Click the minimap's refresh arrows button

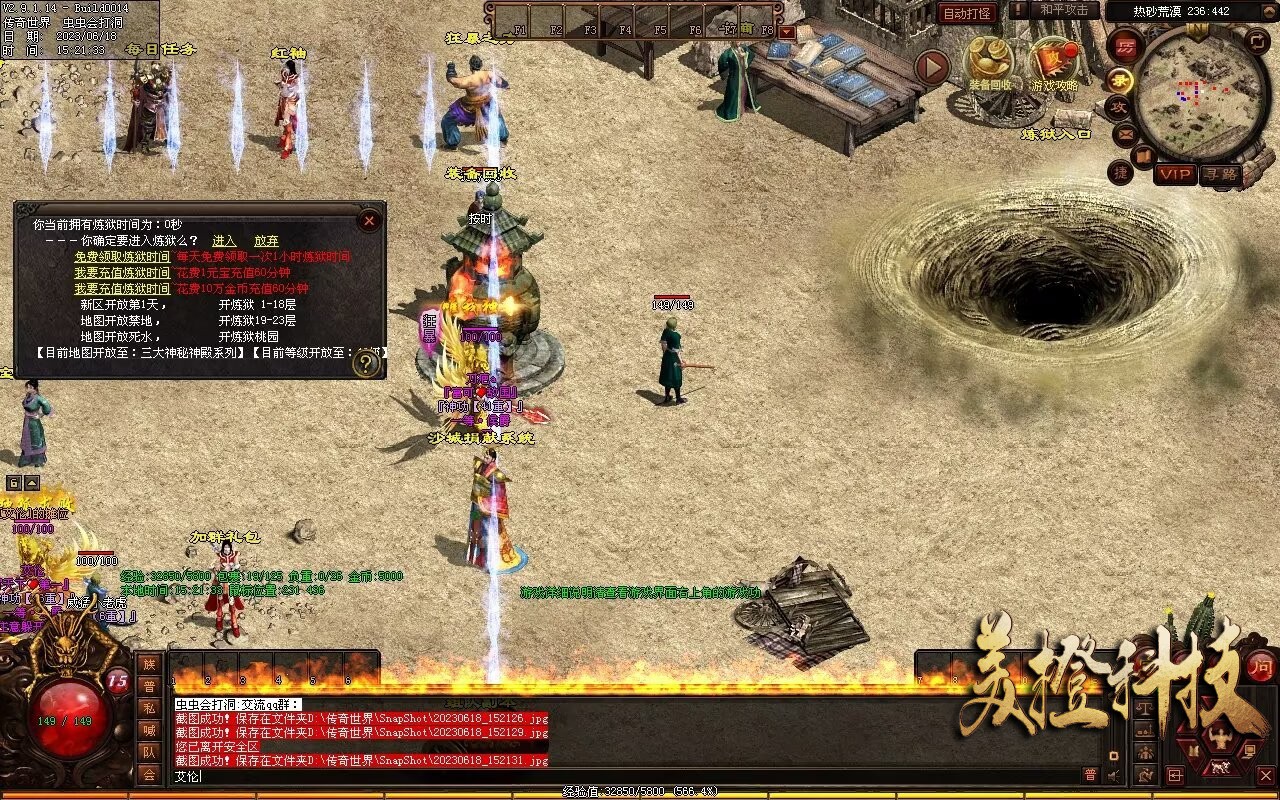(x=1258, y=40)
